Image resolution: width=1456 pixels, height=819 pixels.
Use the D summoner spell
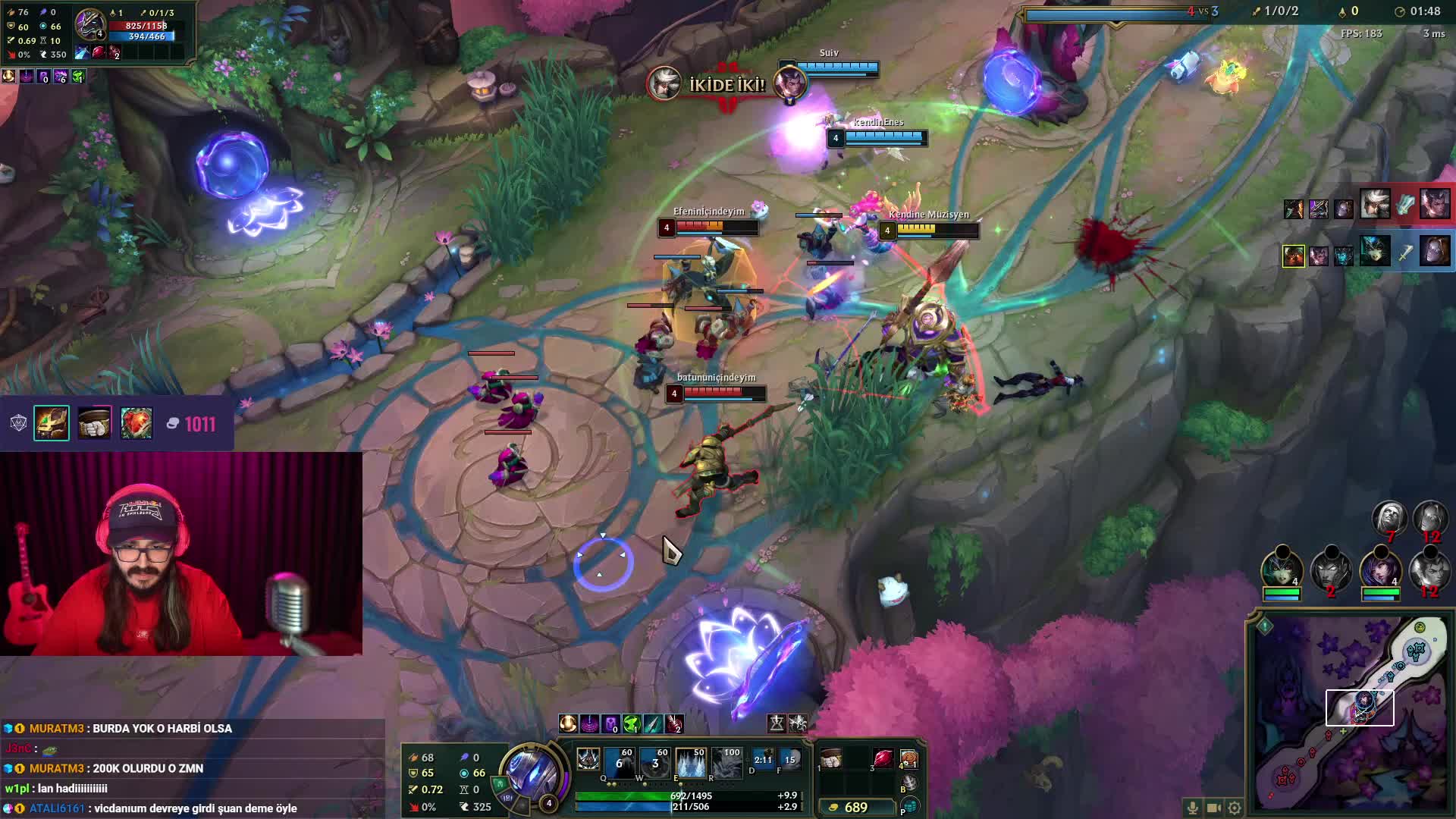[763, 759]
